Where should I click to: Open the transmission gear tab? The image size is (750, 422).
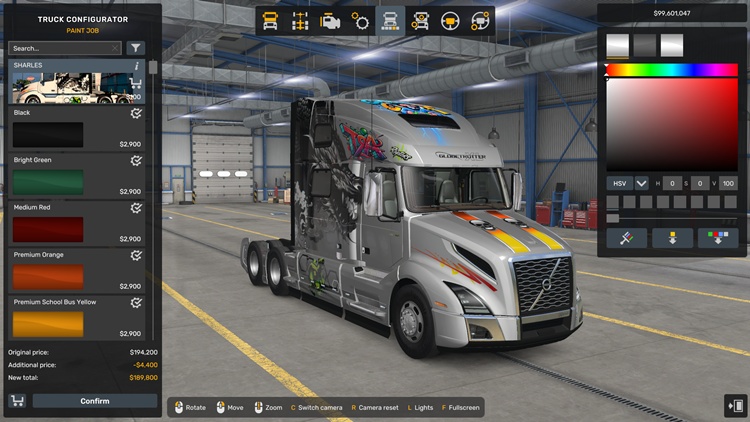pos(360,20)
